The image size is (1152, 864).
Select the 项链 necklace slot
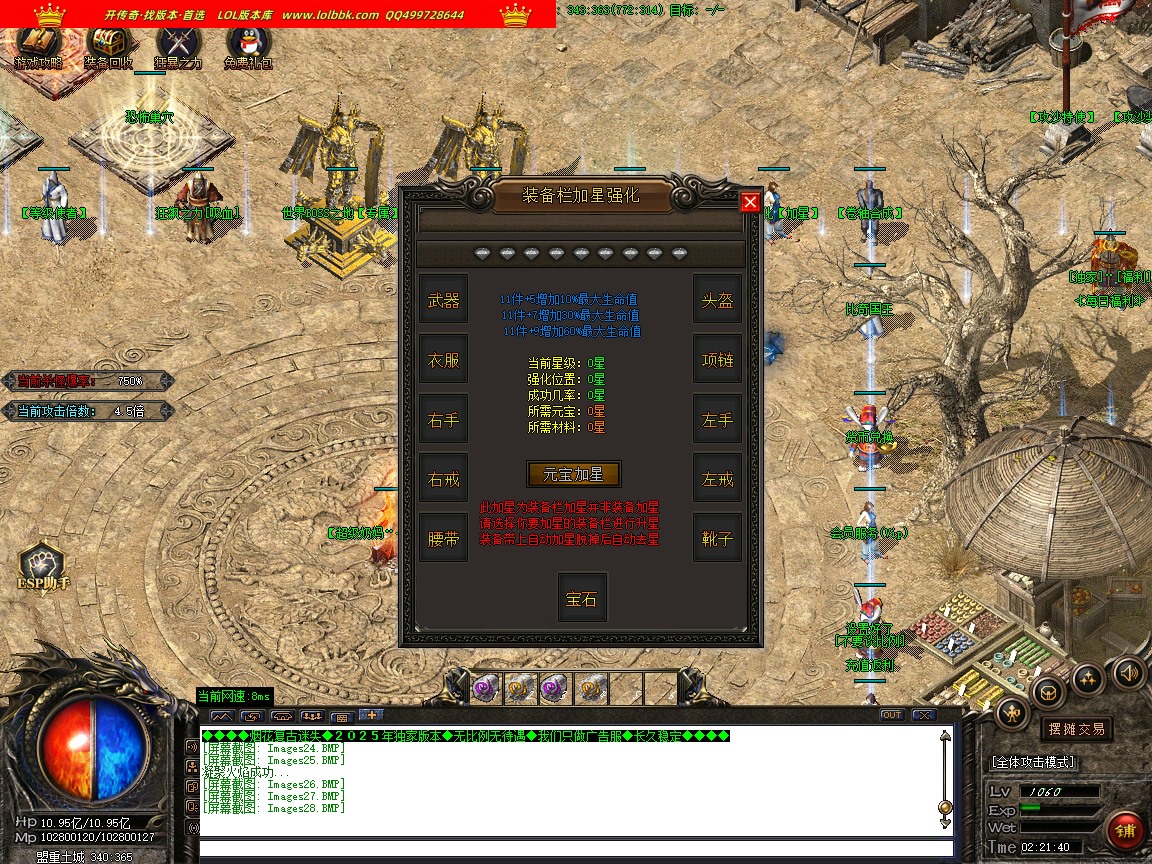pyautogui.click(x=717, y=360)
